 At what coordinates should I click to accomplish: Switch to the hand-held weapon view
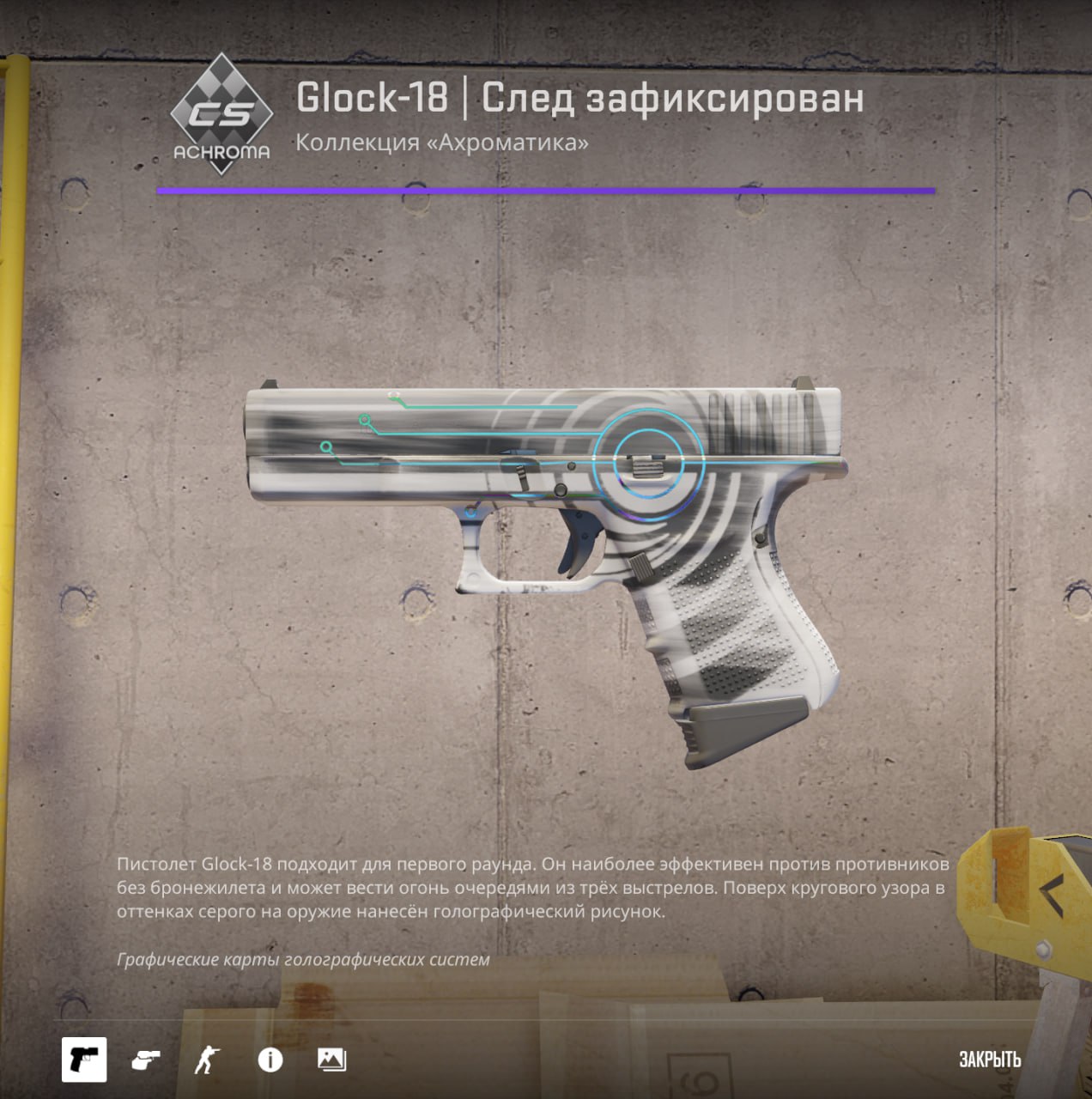146,1060
